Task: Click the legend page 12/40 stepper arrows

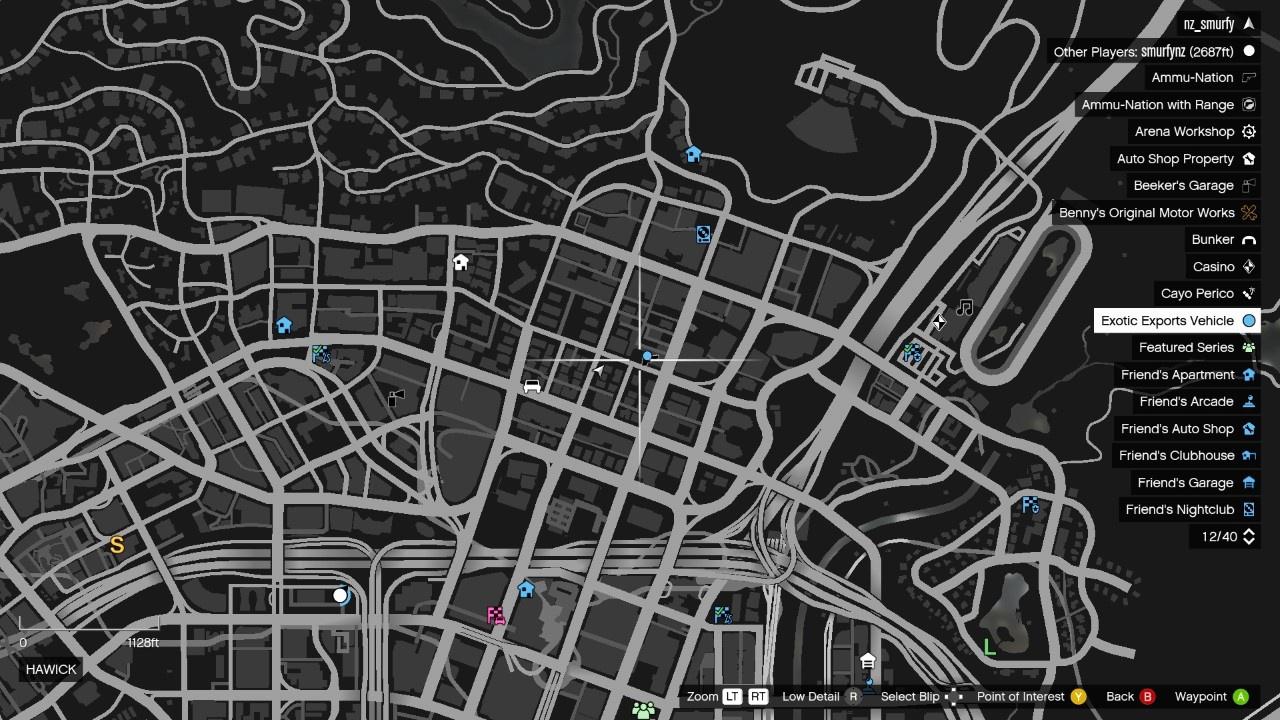Action: click(1249, 537)
